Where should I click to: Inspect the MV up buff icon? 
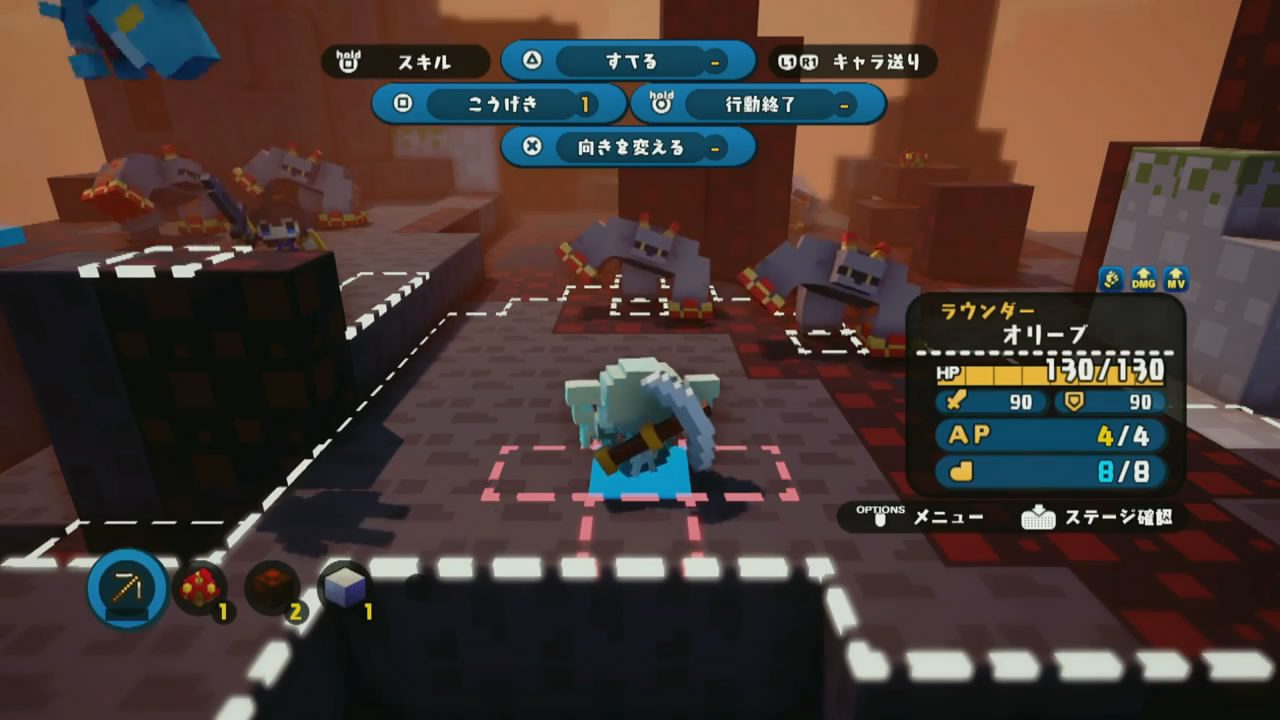coord(1176,281)
